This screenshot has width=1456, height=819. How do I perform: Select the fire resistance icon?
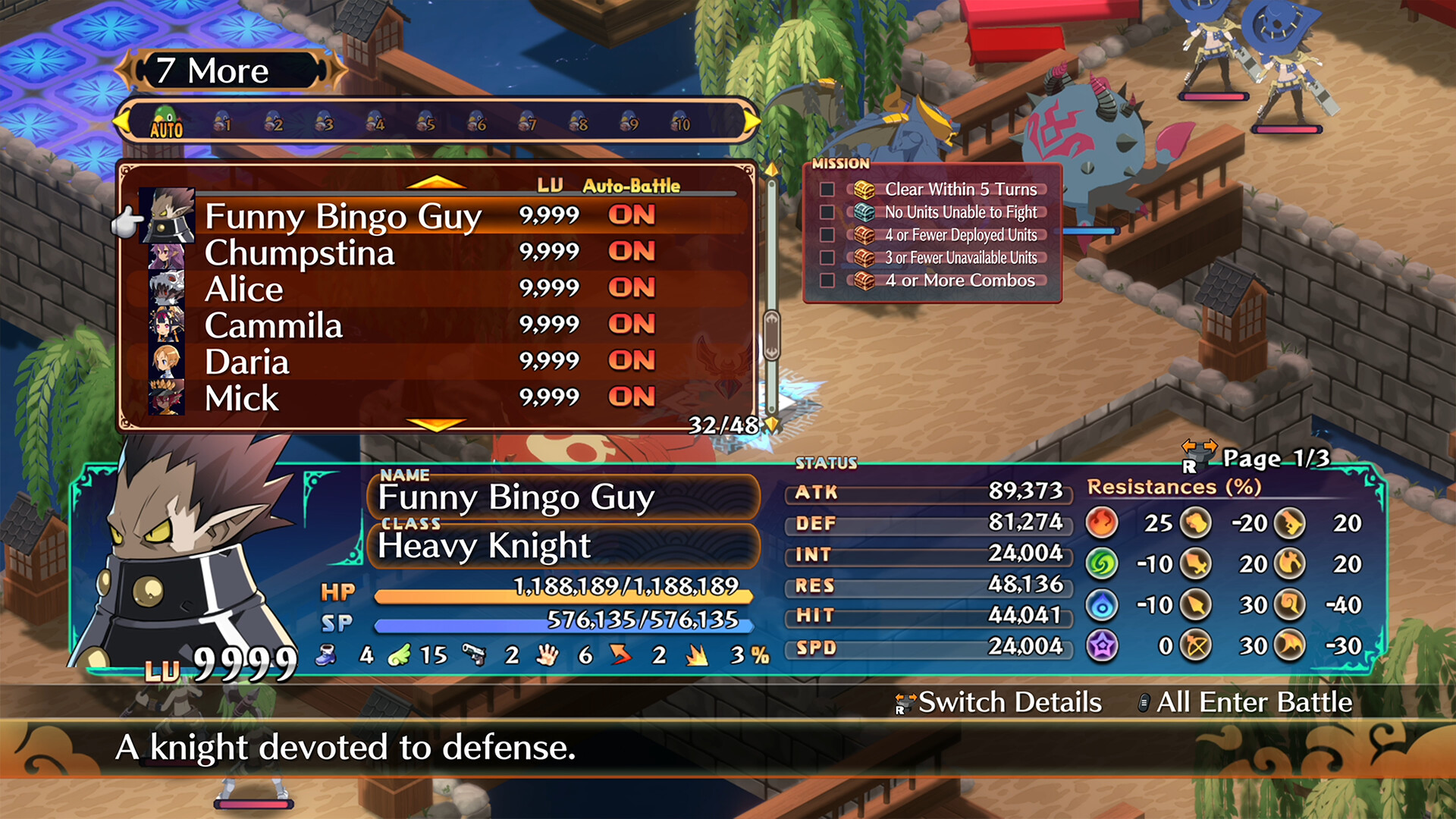(x=1102, y=523)
